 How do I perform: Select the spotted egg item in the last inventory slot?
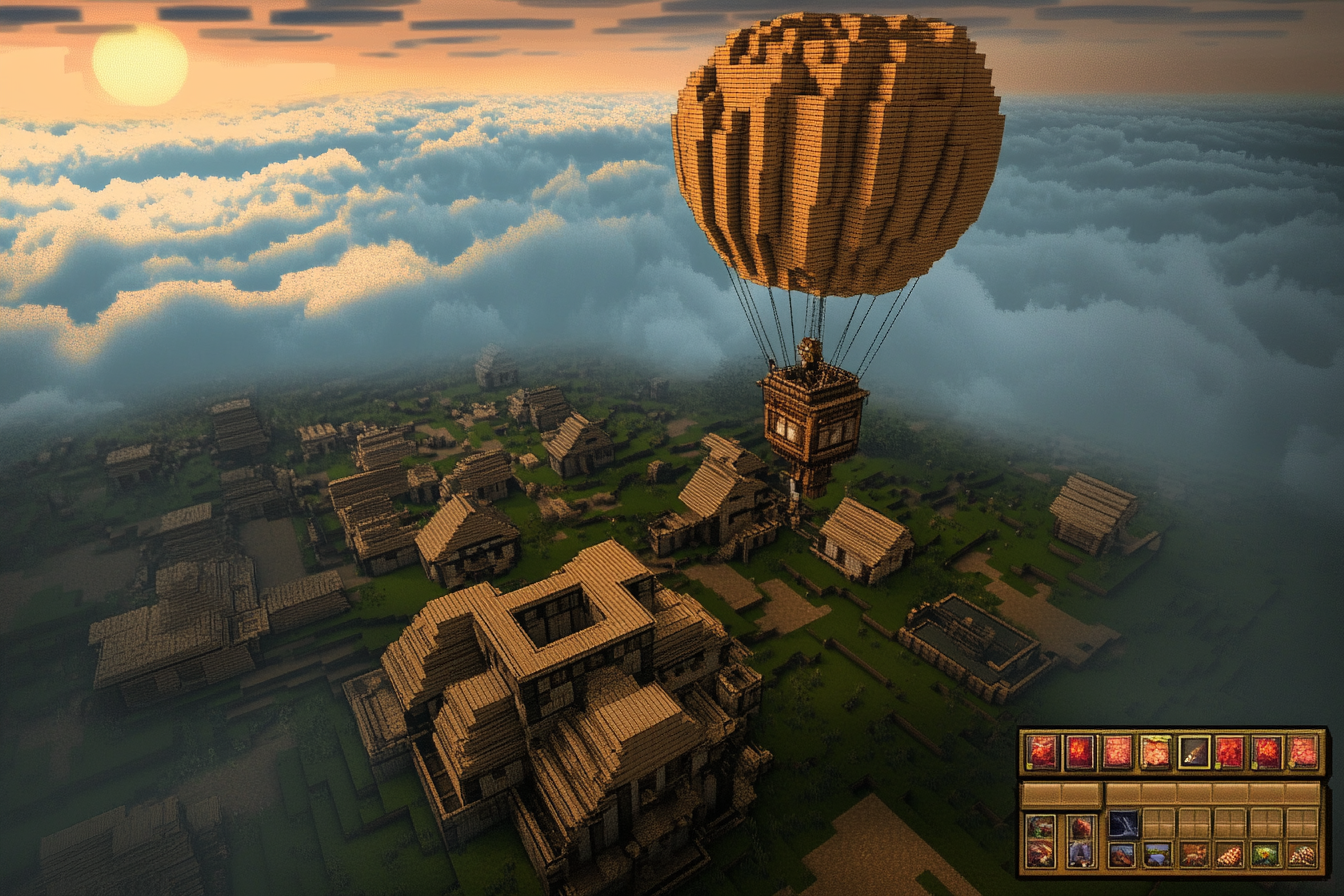[x=1302, y=855]
